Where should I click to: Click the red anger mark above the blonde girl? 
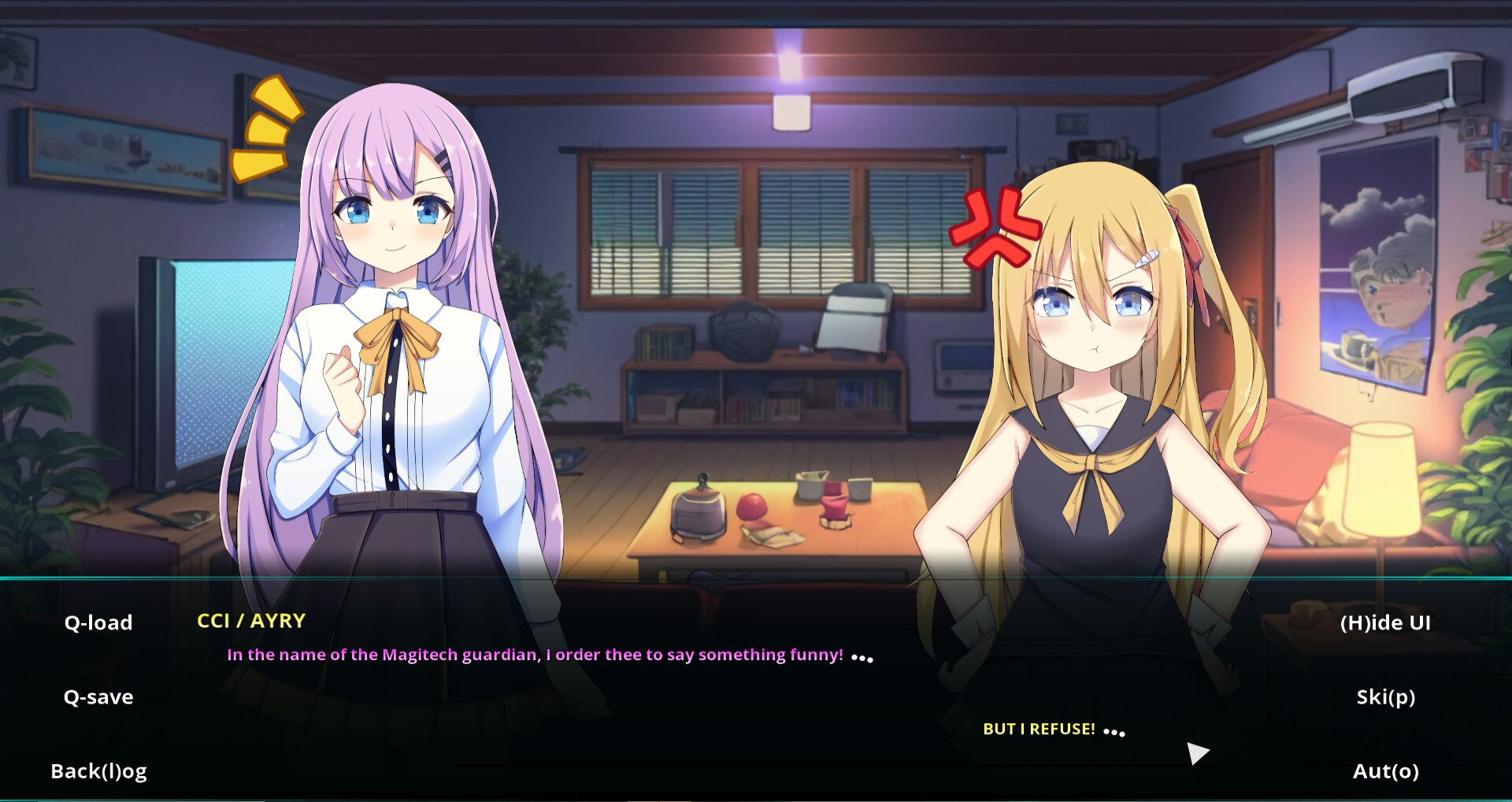(x=994, y=226)
